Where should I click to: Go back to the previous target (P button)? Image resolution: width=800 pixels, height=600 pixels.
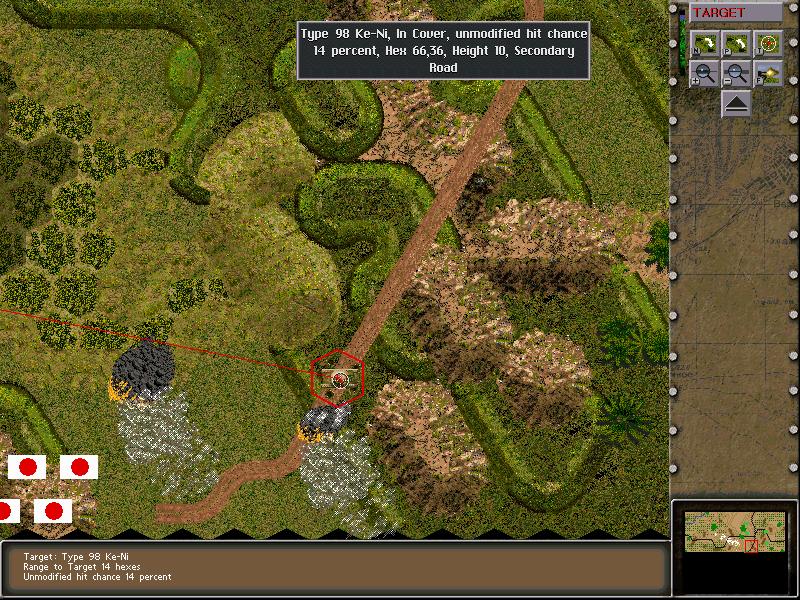pyautogui.click(x=737, y=44)
